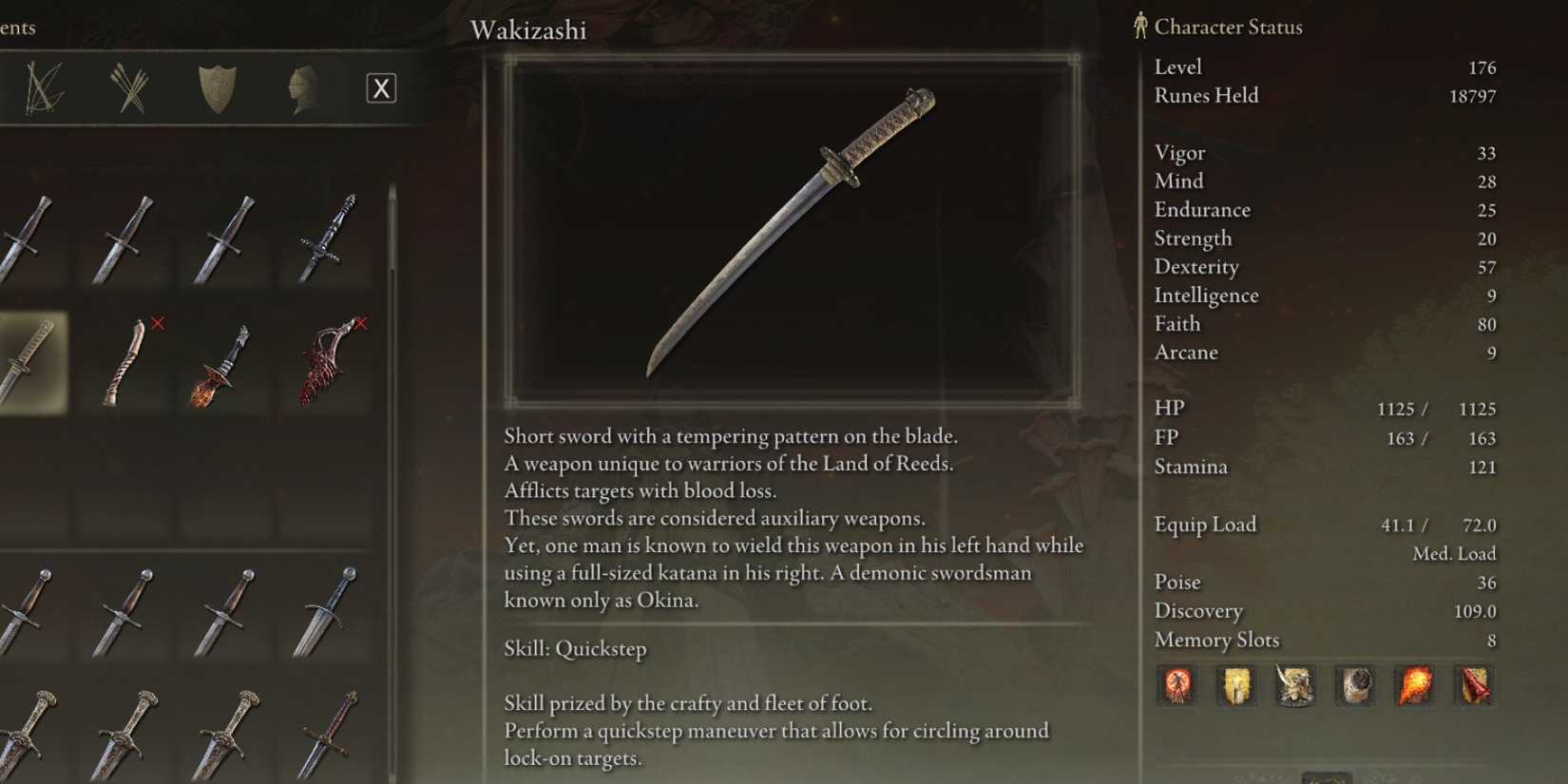
Task: Close the inventory with the X button
Action: point(380,87)
